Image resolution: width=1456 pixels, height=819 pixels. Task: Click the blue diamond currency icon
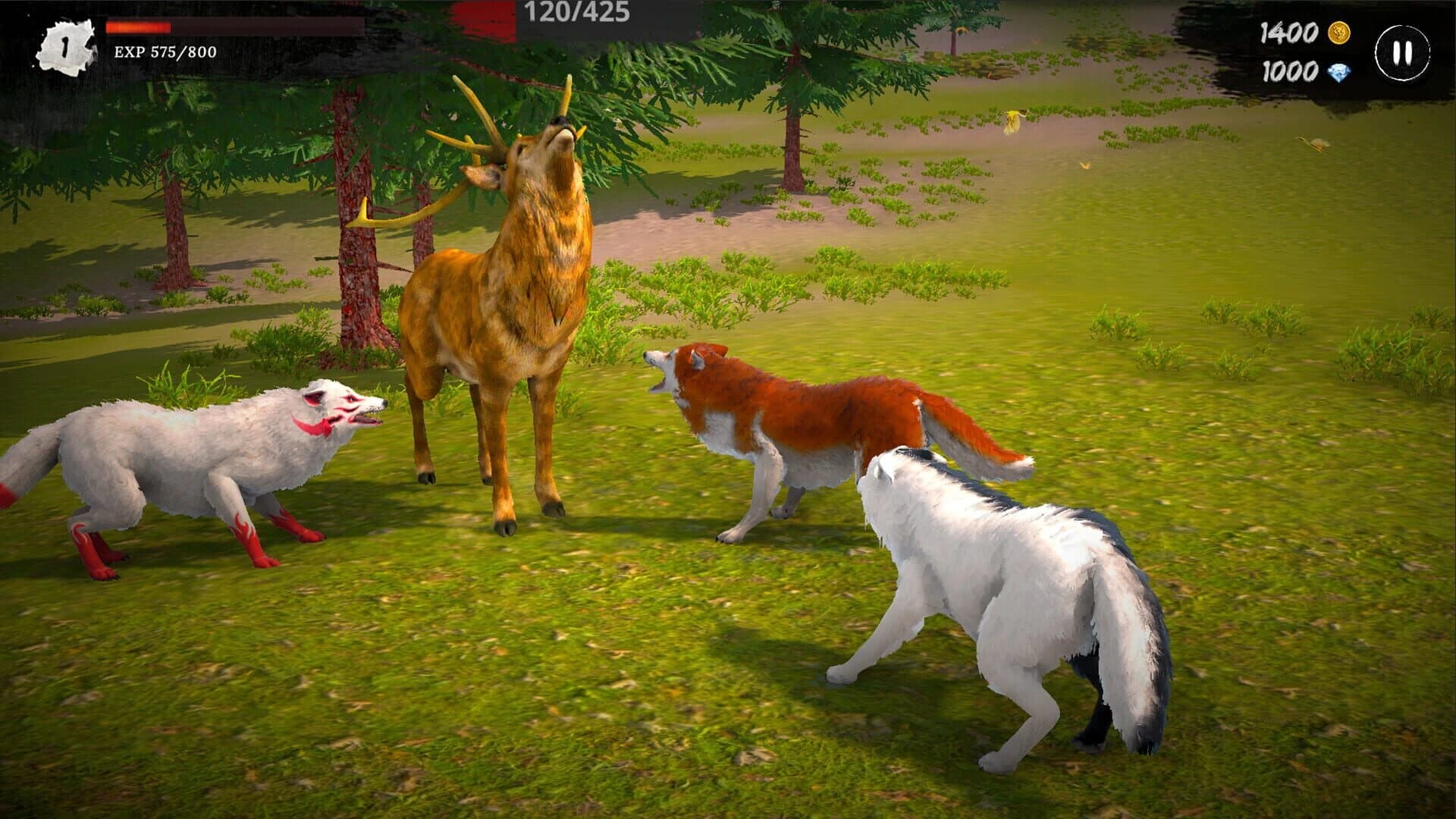[1338, 73]
